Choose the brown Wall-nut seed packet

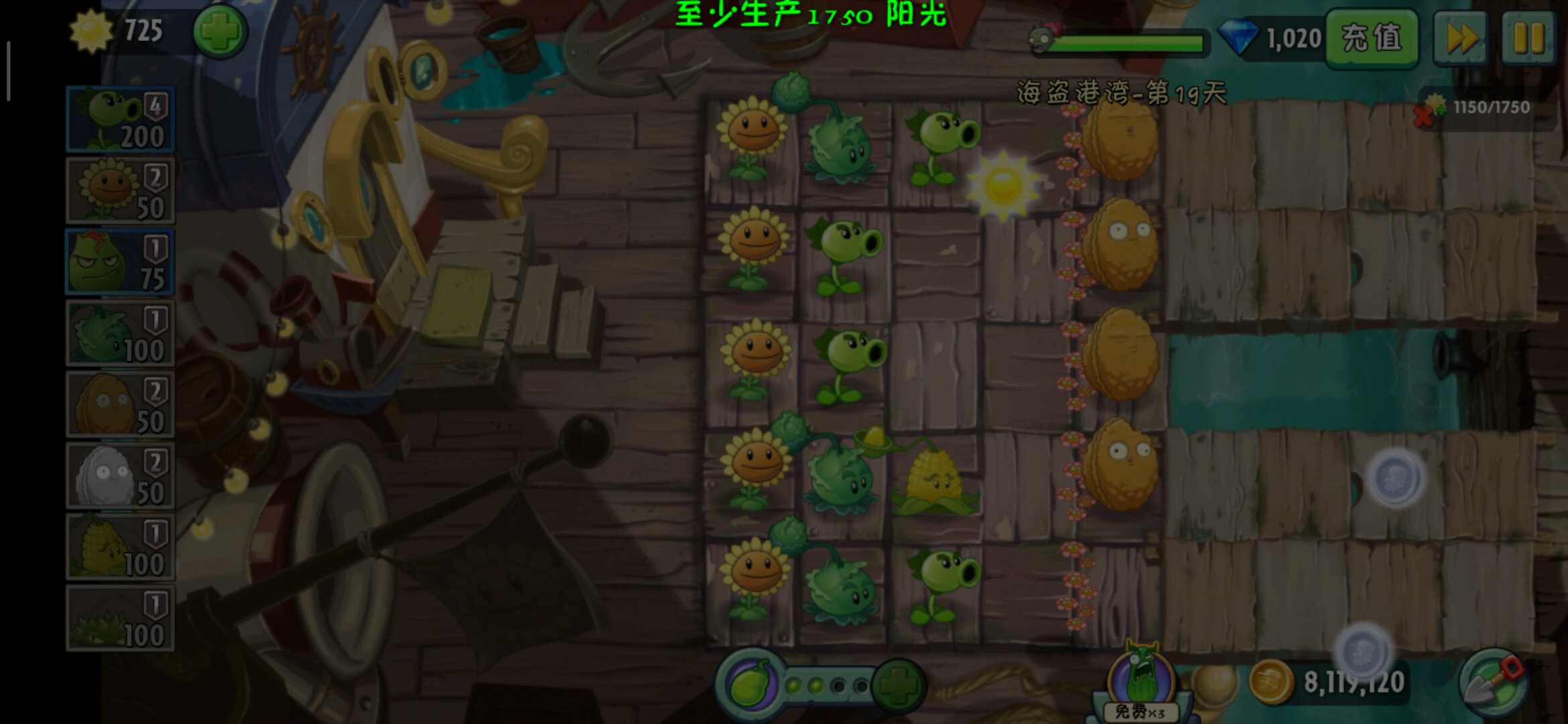pyautogui.click(x=121, y=404)
